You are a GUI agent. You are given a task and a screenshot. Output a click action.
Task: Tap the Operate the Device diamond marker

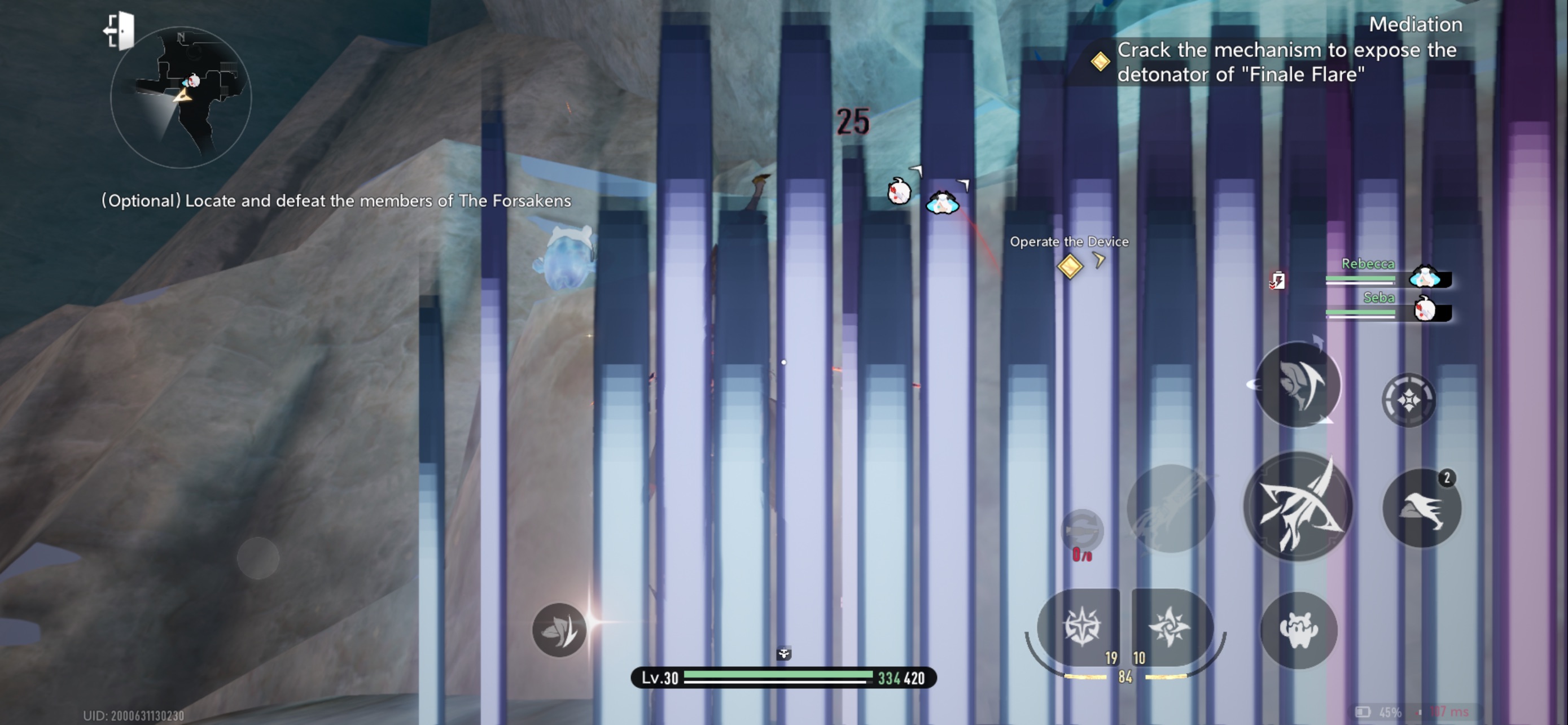tap(1070, 267)
